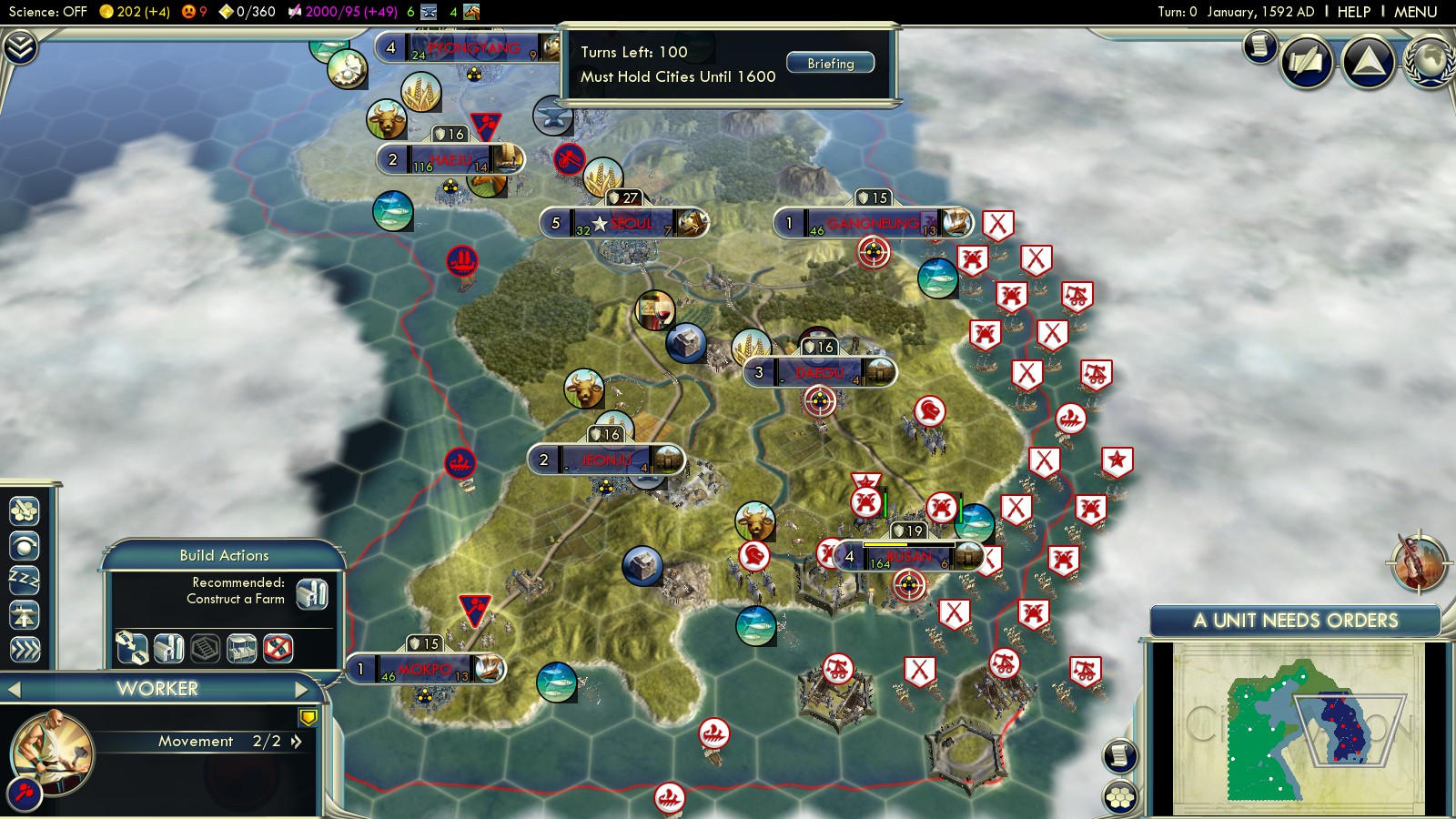Open the diplomacy globe button

[x=1430, y=62]
